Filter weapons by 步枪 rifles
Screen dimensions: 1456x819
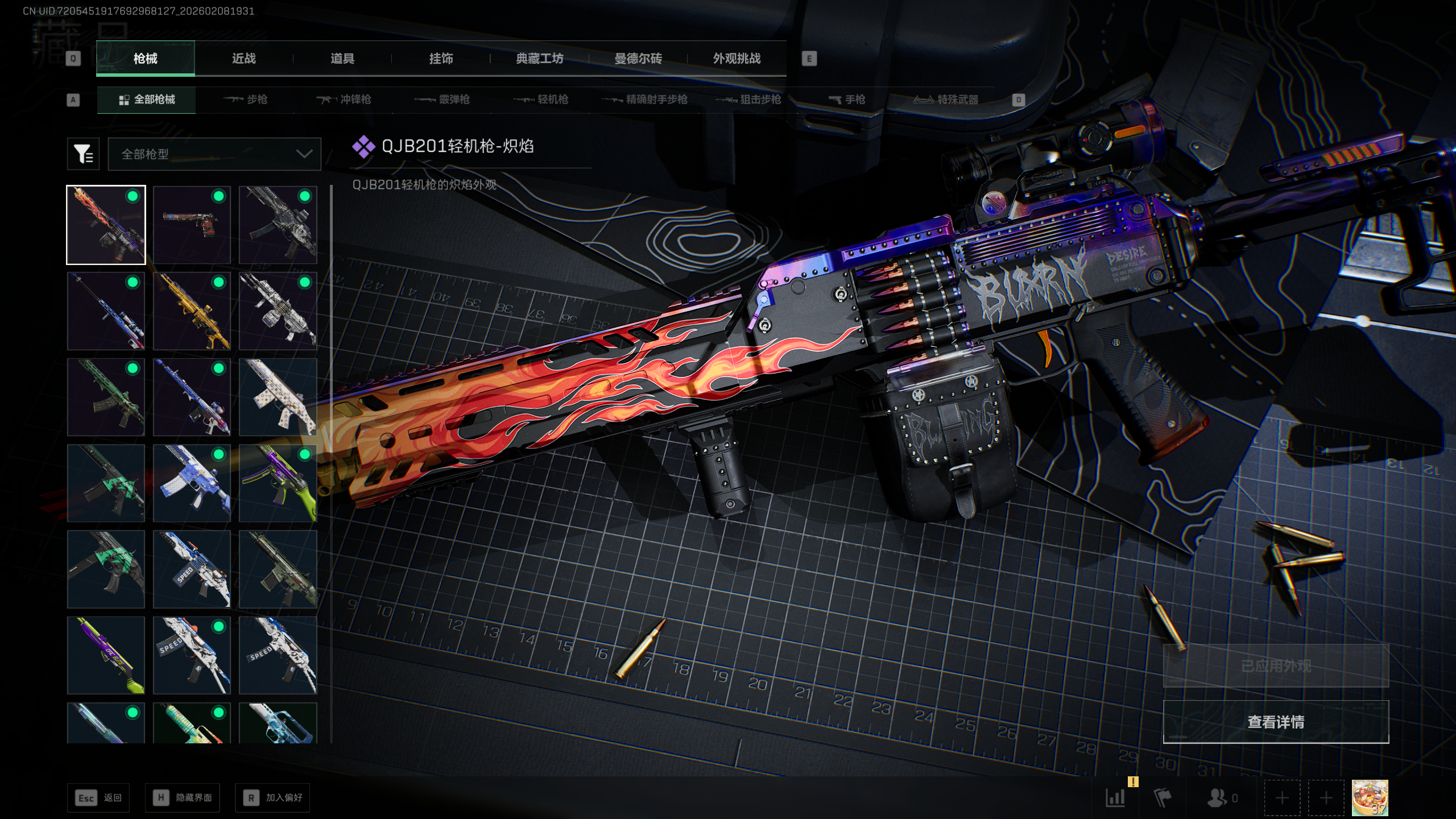[246, 100]
